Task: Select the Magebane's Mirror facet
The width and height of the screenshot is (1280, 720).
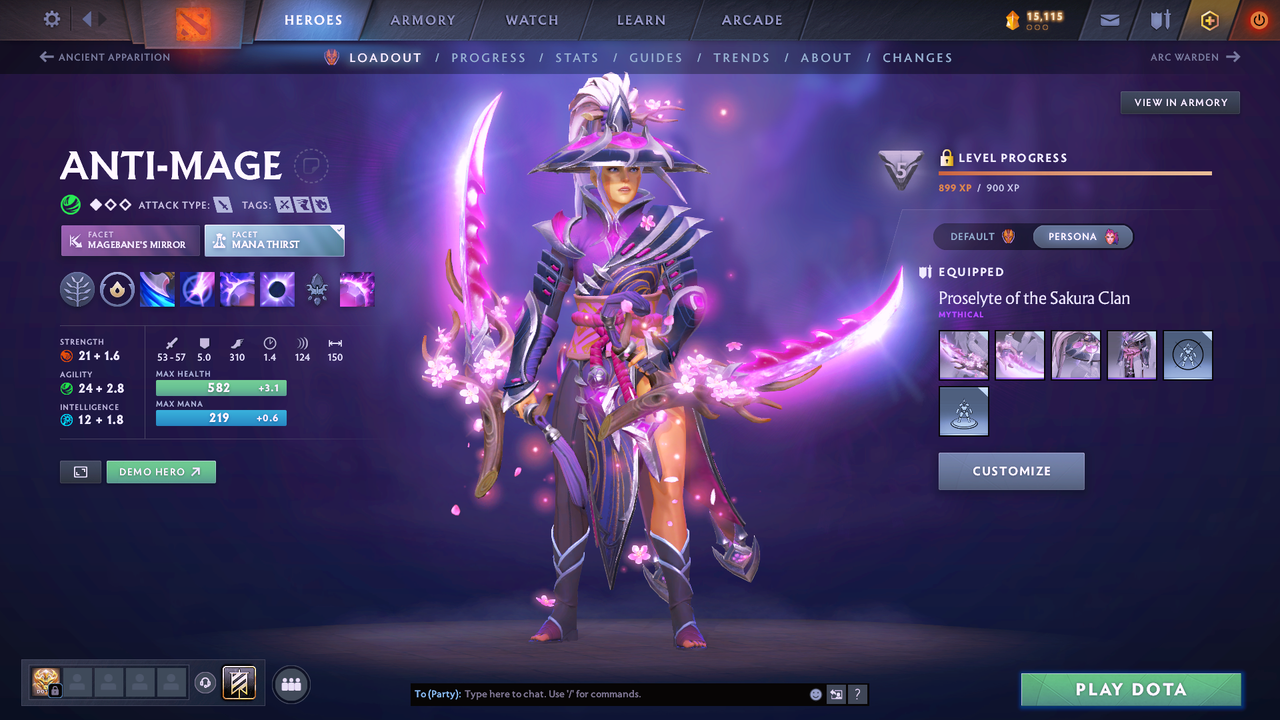Action: [129, 240]
